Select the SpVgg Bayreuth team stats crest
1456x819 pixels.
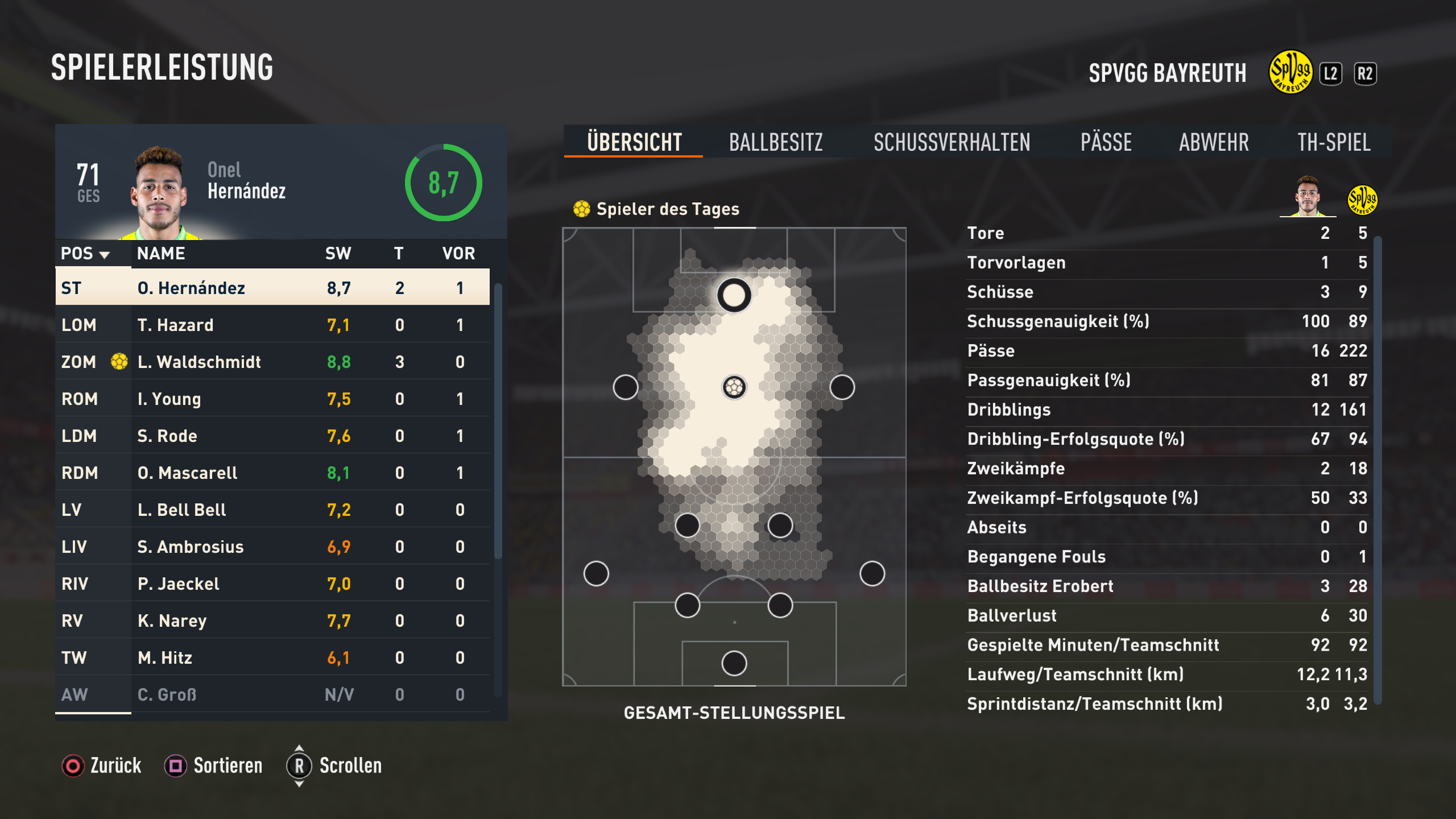pos(1362,200)
